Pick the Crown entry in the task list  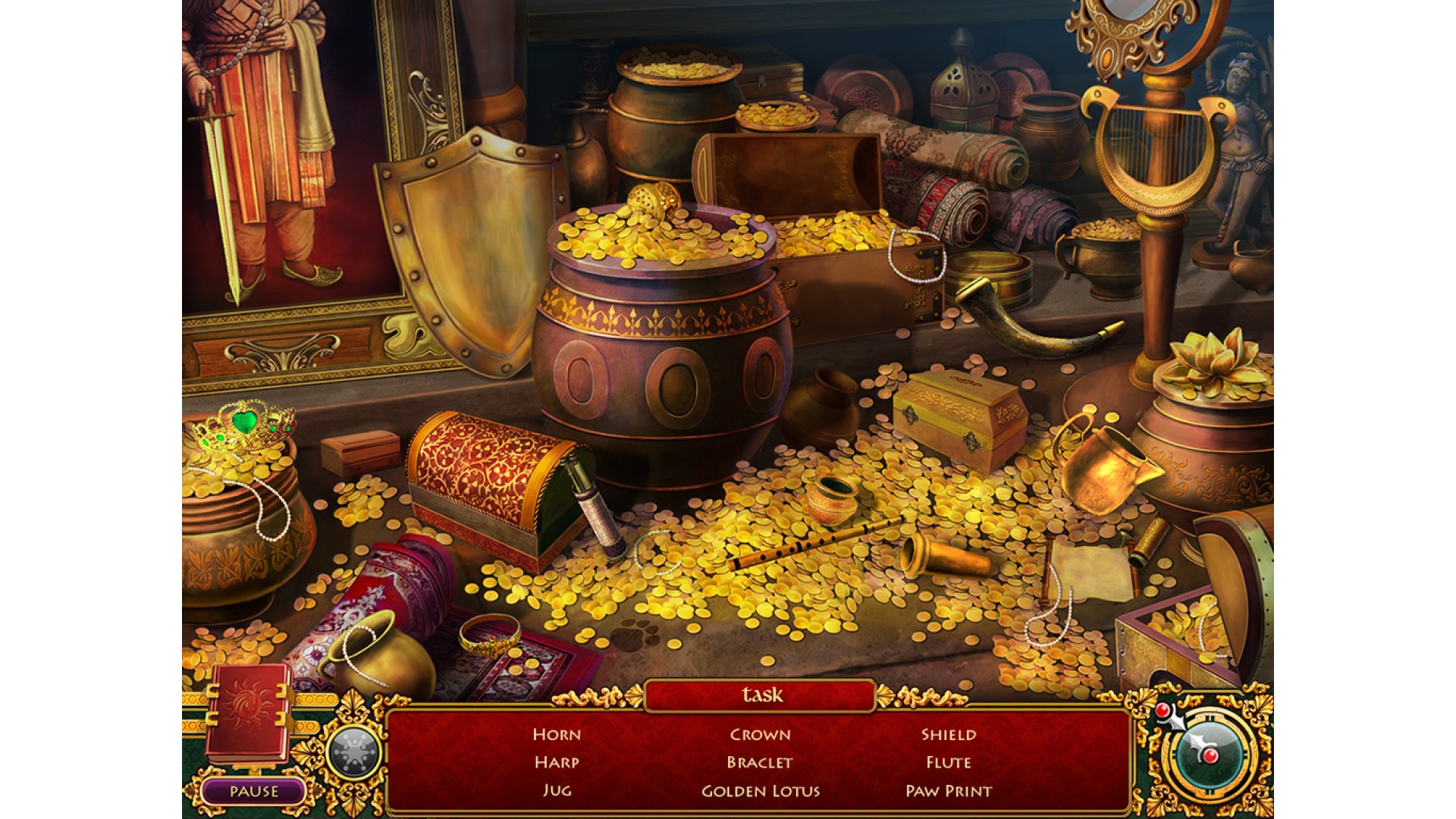click(x=760, y=734)
